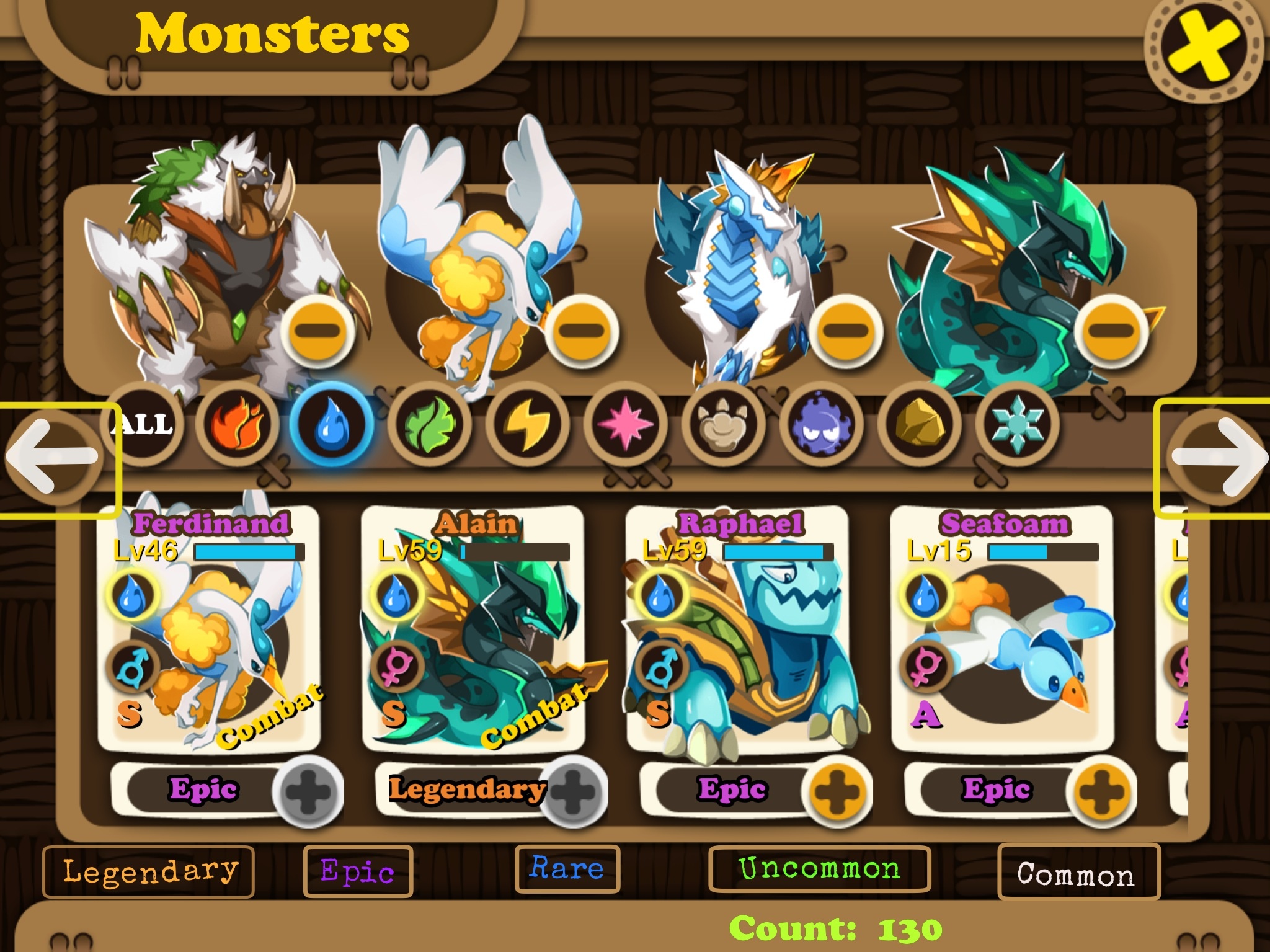
Task: Select the Ferdinand monster card
Action: click(x=209, y=629)
